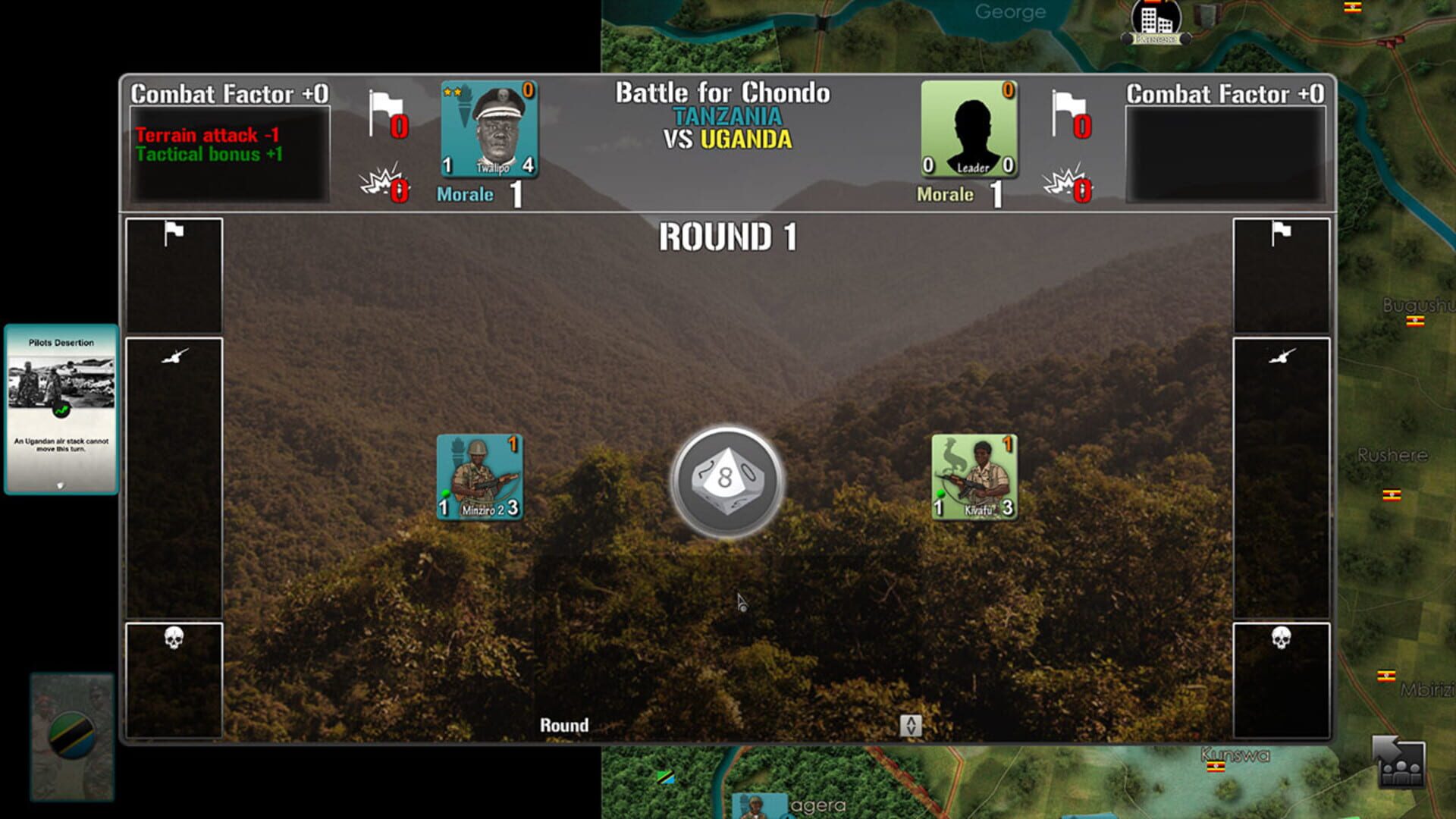
Task: Select the Twalipo leader portrait
Action: click(x=490, y=130)
